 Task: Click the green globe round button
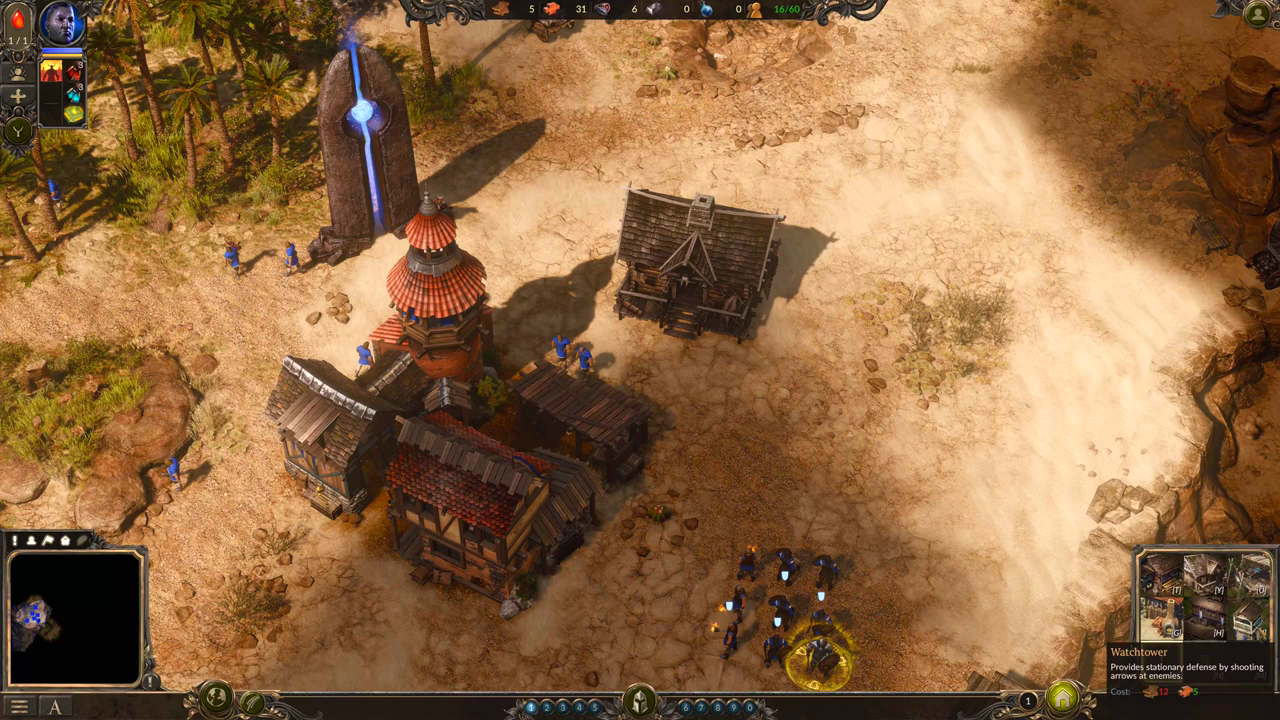tap(216, 699)
